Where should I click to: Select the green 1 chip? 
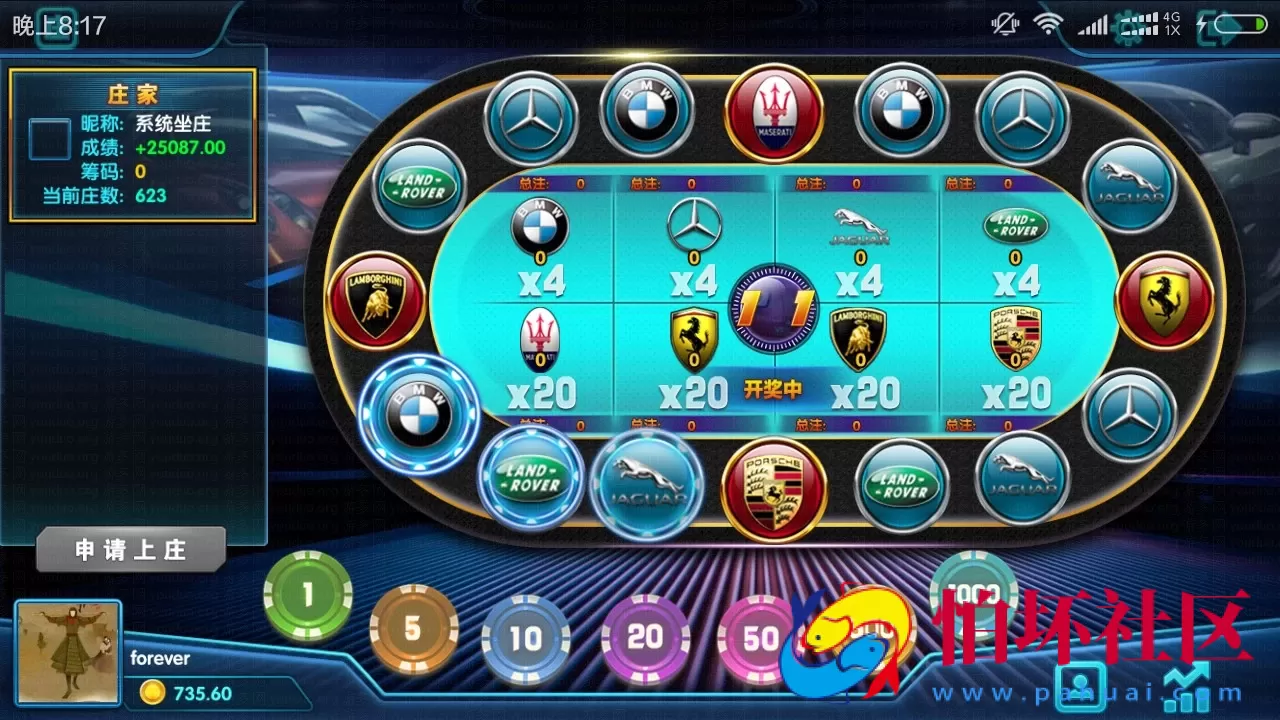point(308,596)
